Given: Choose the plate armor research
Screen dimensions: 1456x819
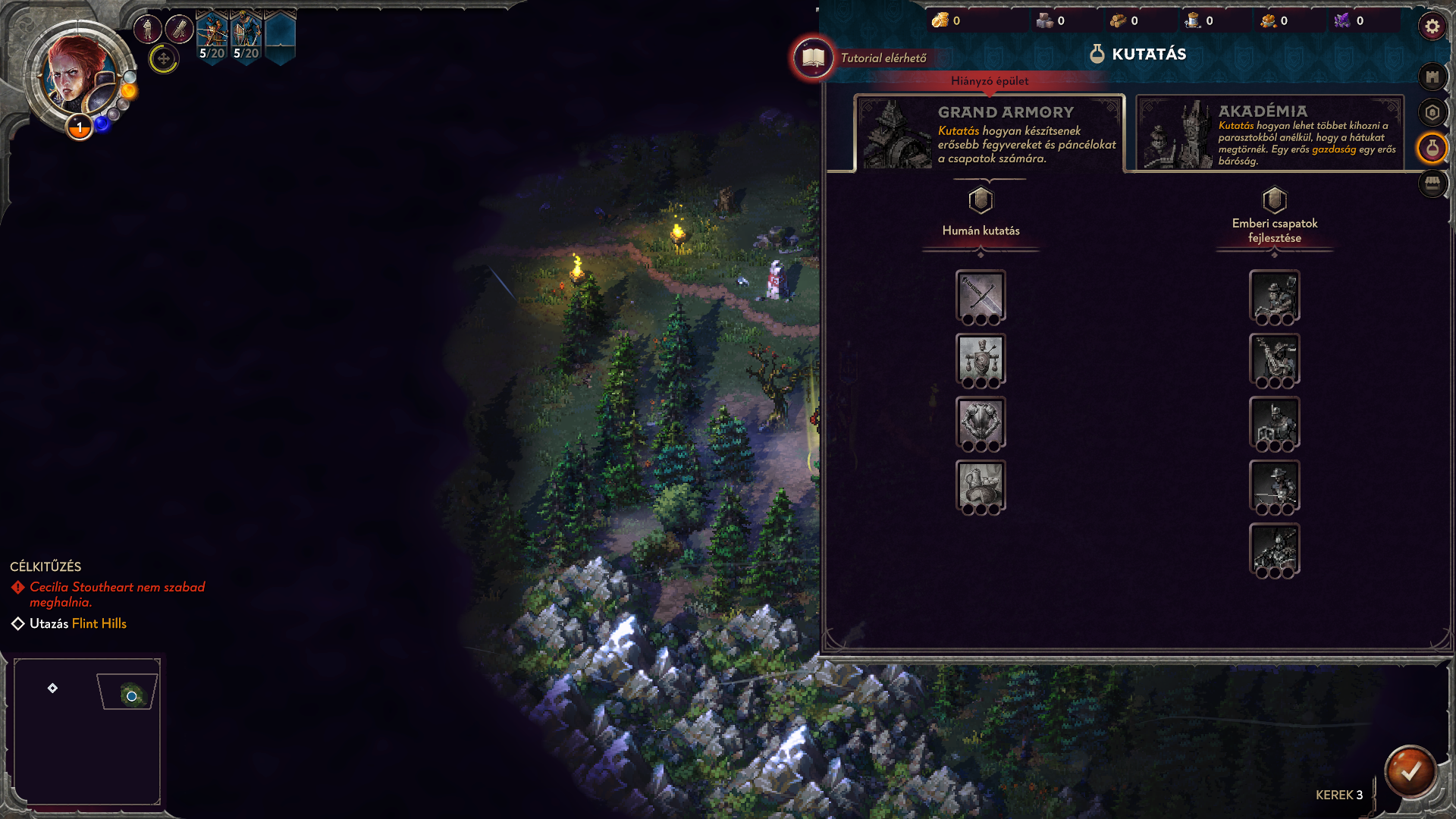Looking at the screenshot, I should (x=981, y=422).
